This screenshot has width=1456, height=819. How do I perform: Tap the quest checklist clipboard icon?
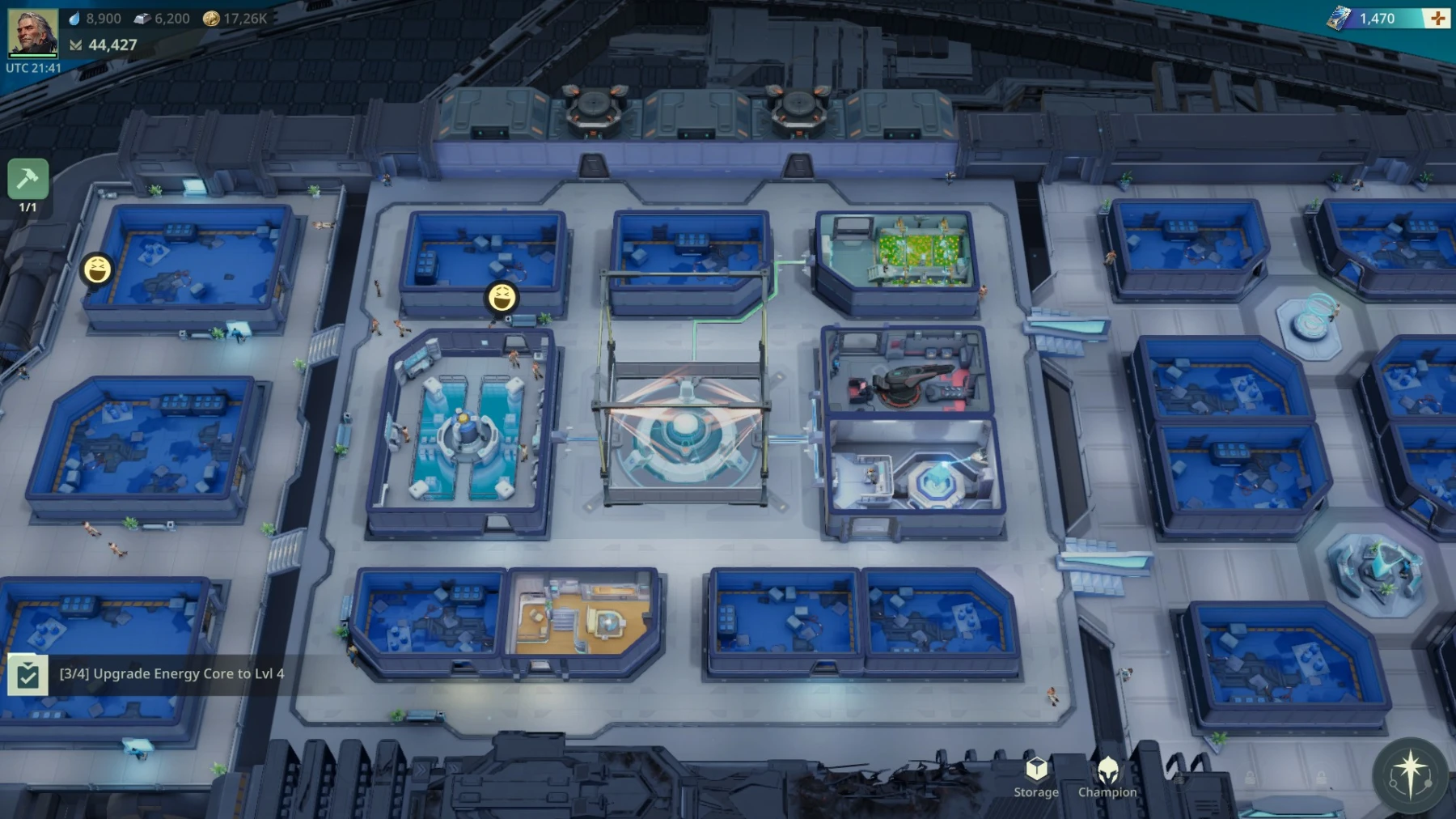pos(28,673)
